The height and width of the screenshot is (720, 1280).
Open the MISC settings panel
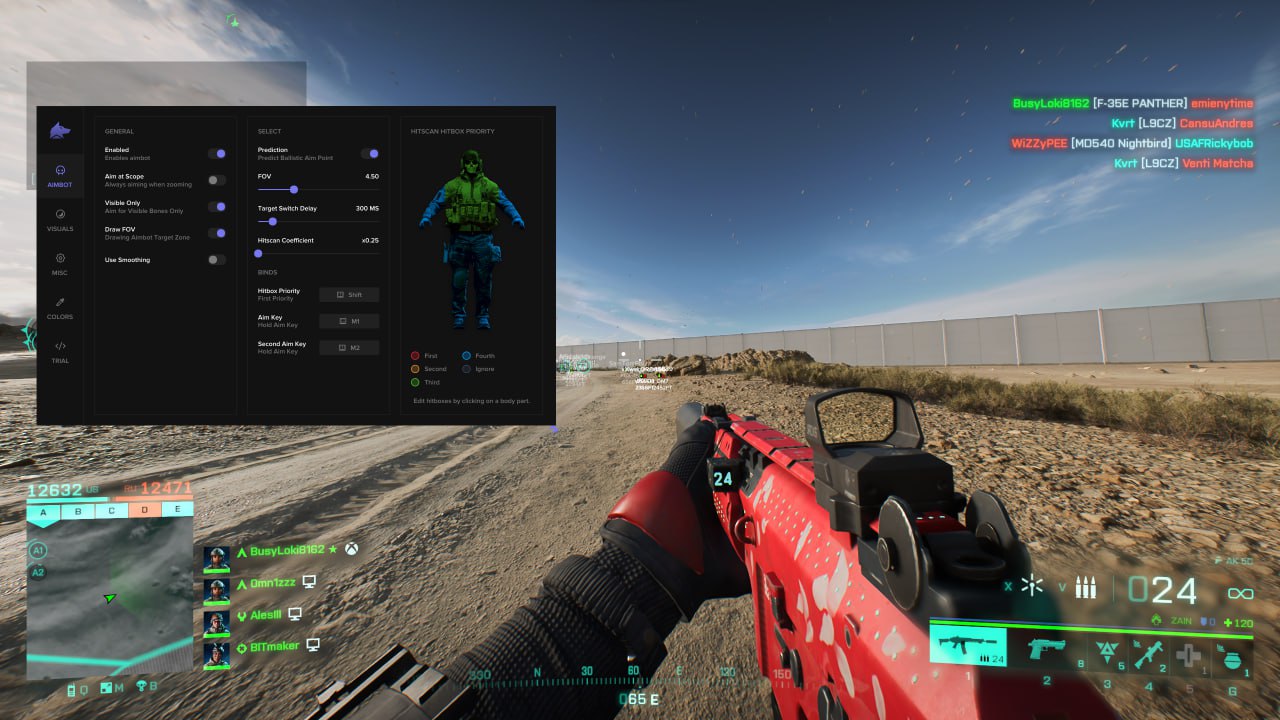(x=60, y=265)
